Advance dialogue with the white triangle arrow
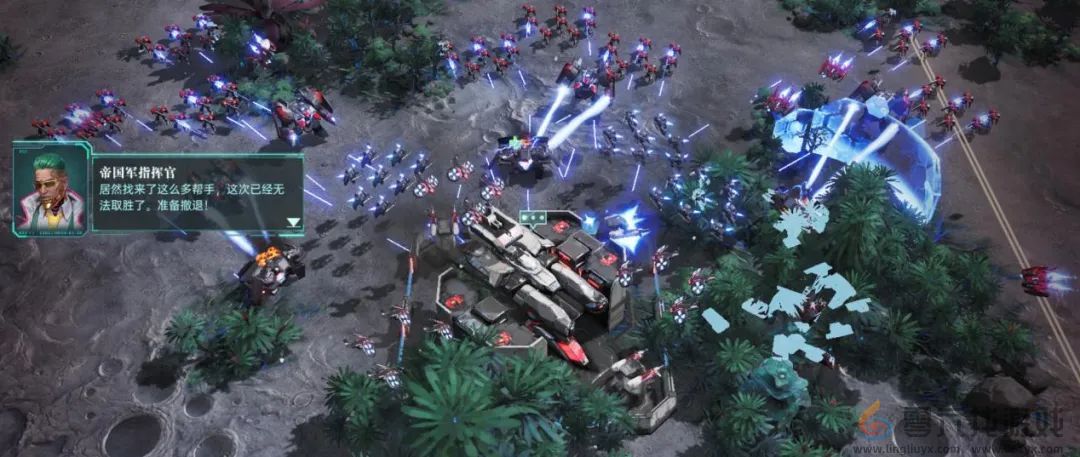Viewport: 1080px width, 457px height. 293,223
